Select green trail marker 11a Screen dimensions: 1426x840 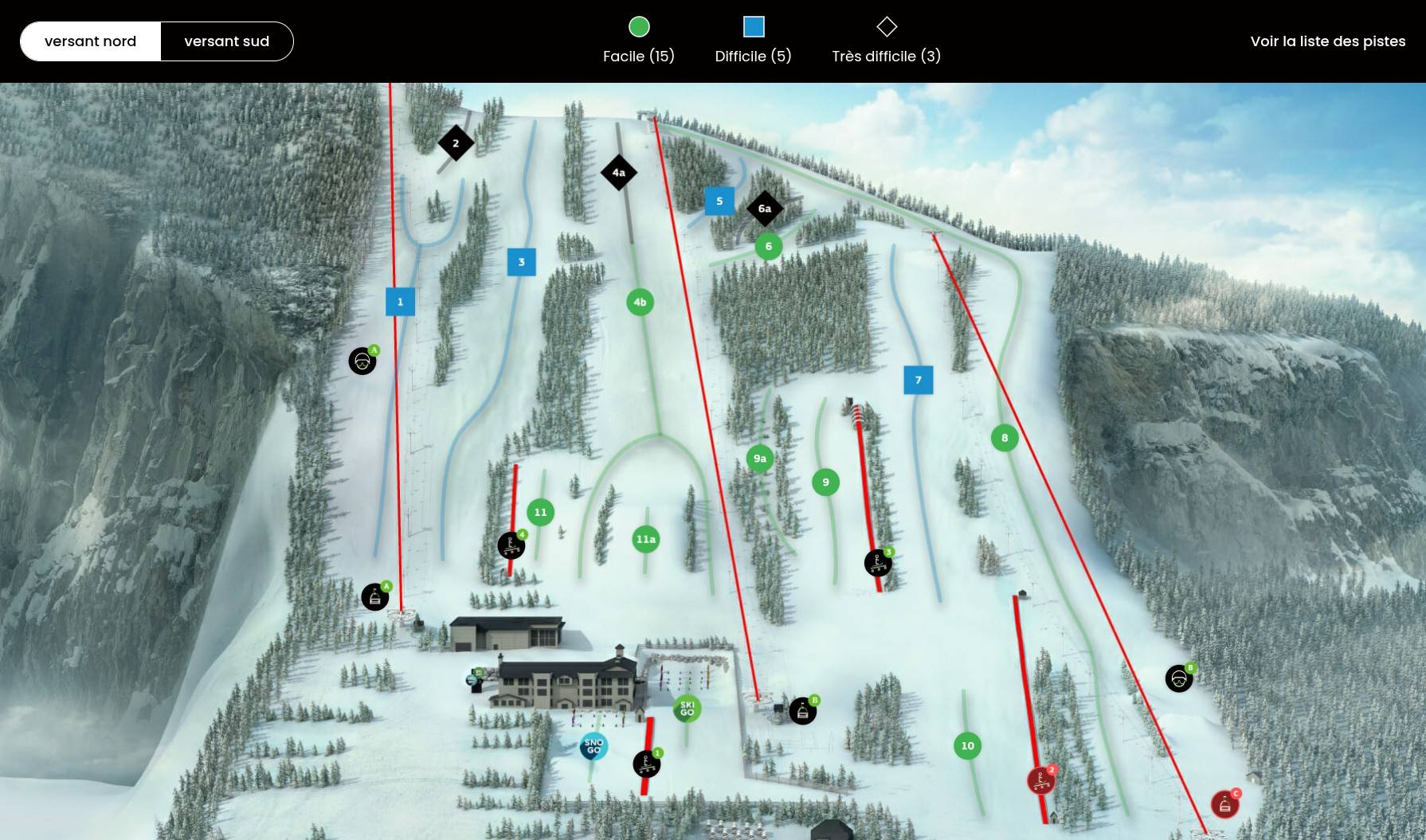[646, 540]
